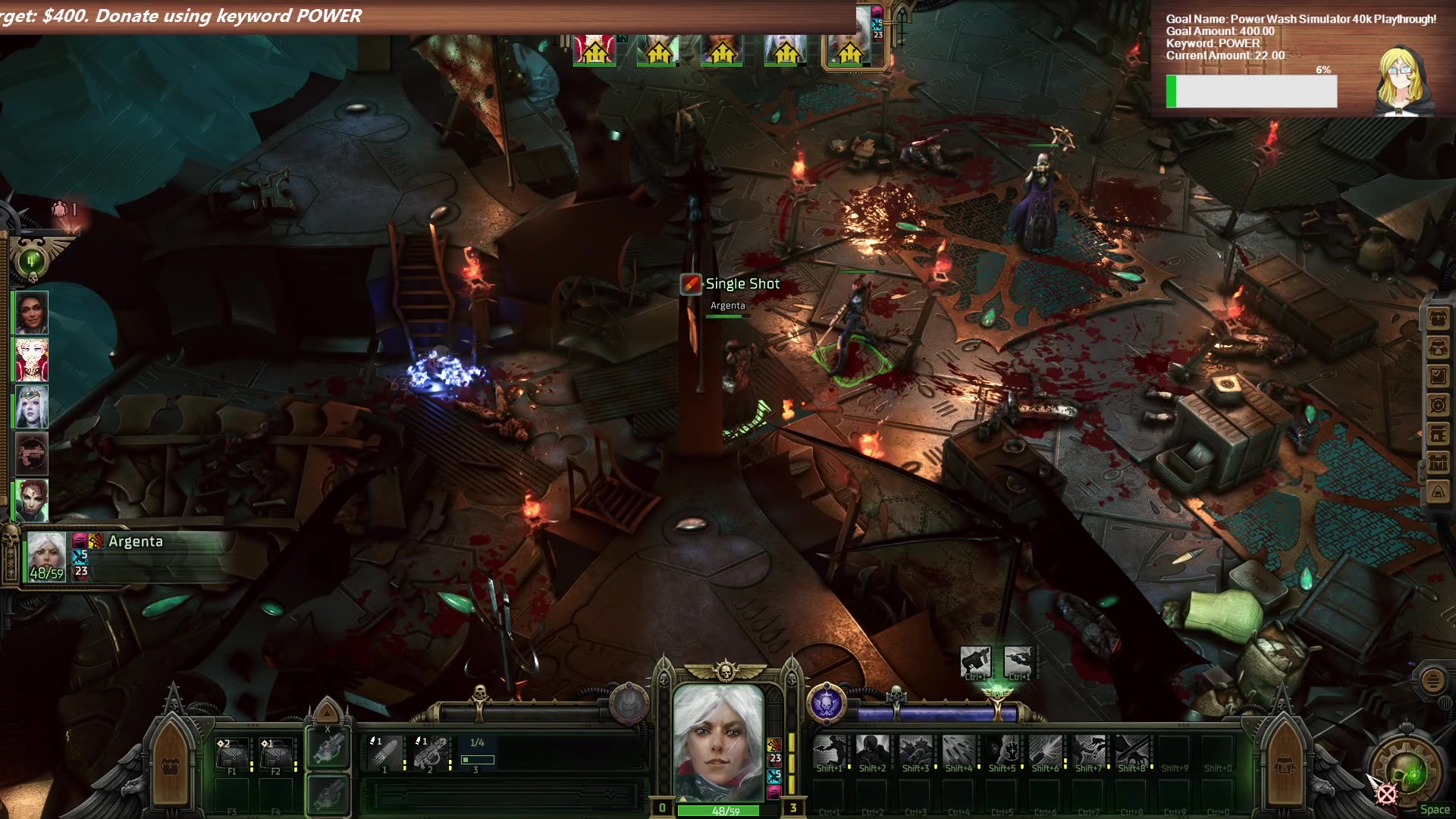Viewport: 1456px width, 819px height.
Task: Select the dark-haired woman party portrait
Action: pos(31,312)
